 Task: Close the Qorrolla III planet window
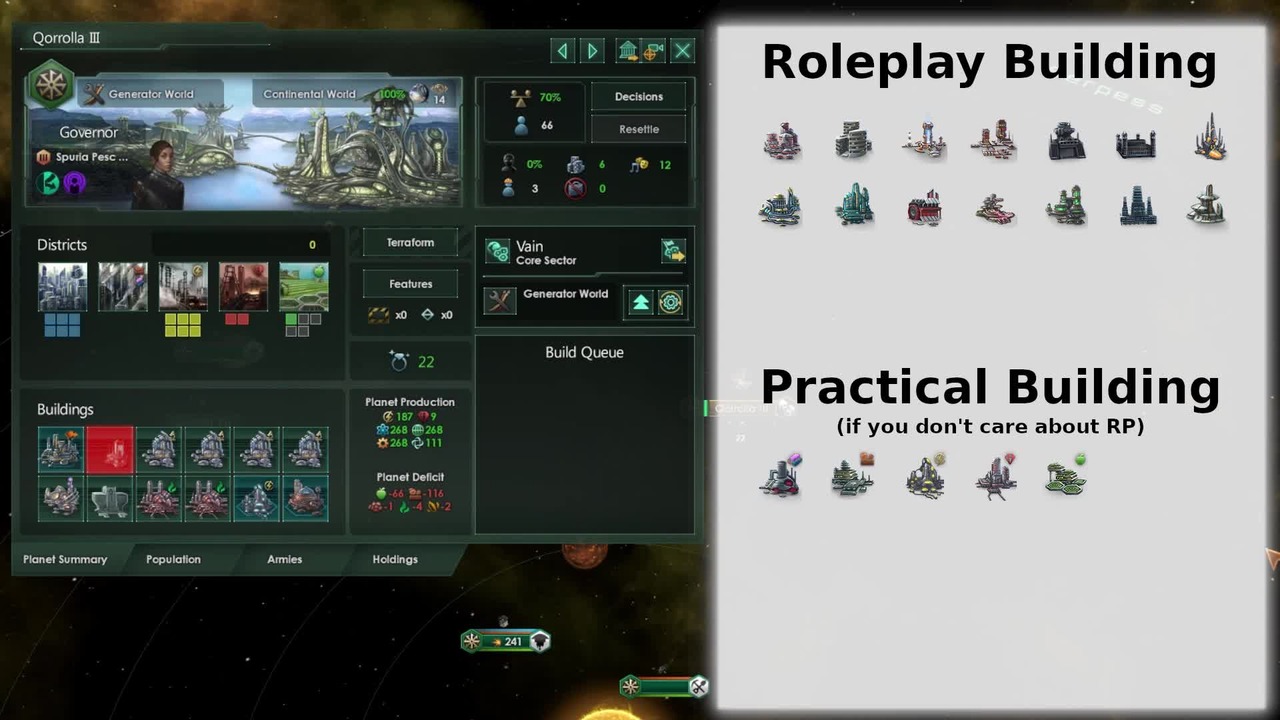click(682, 50)
